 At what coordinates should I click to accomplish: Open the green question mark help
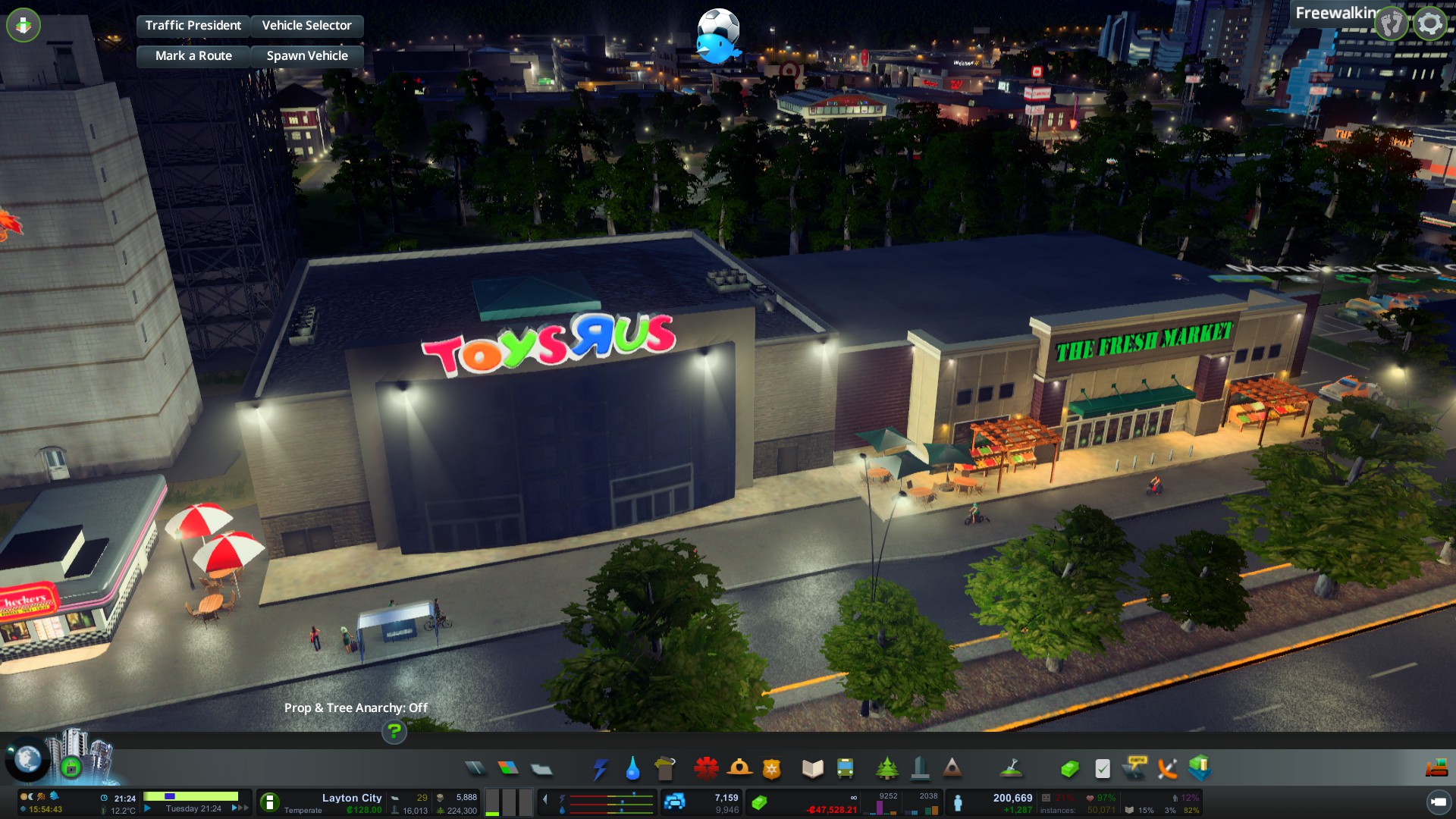(394, 732)
